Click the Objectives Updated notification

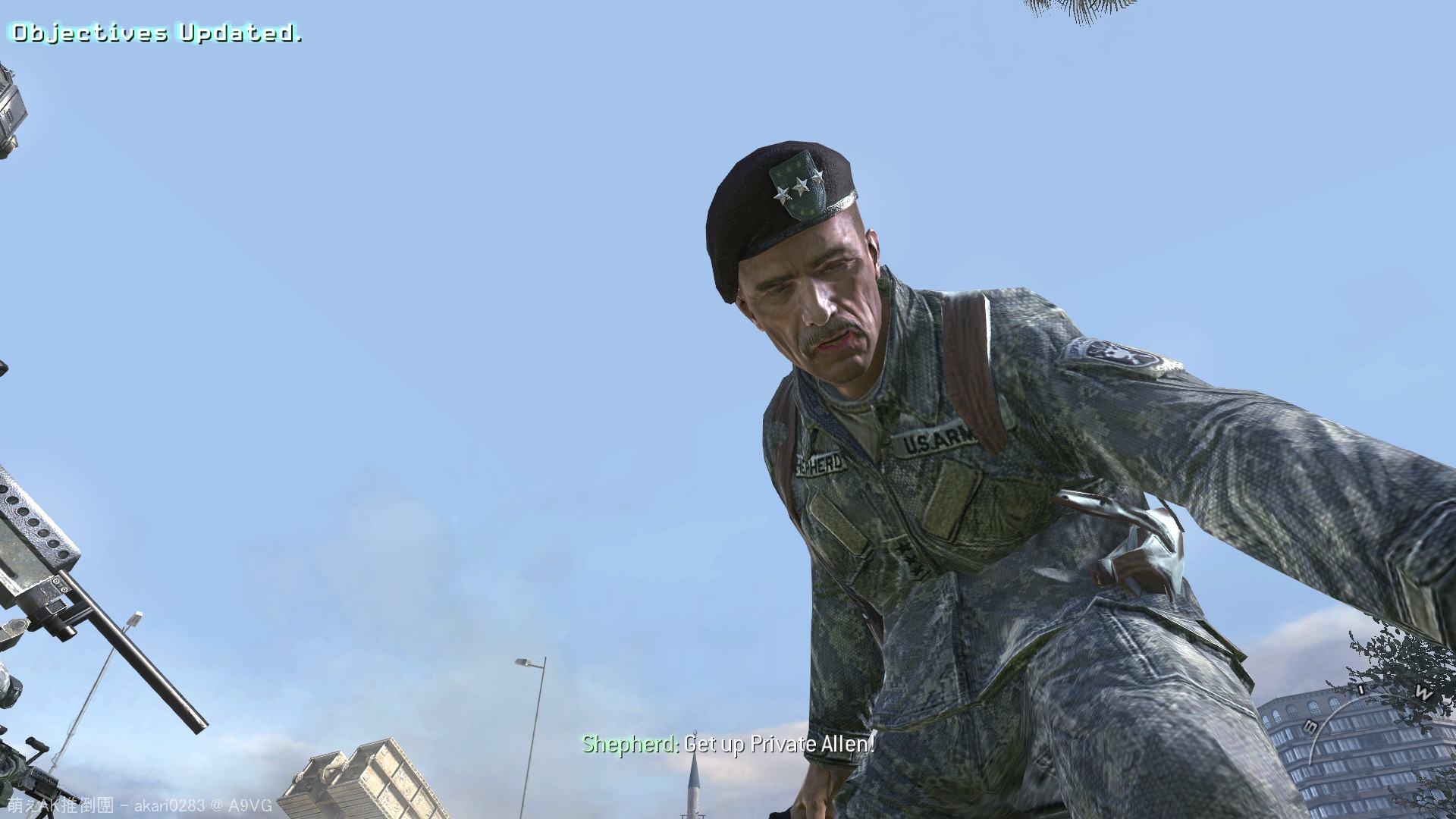tap(155, 32)
